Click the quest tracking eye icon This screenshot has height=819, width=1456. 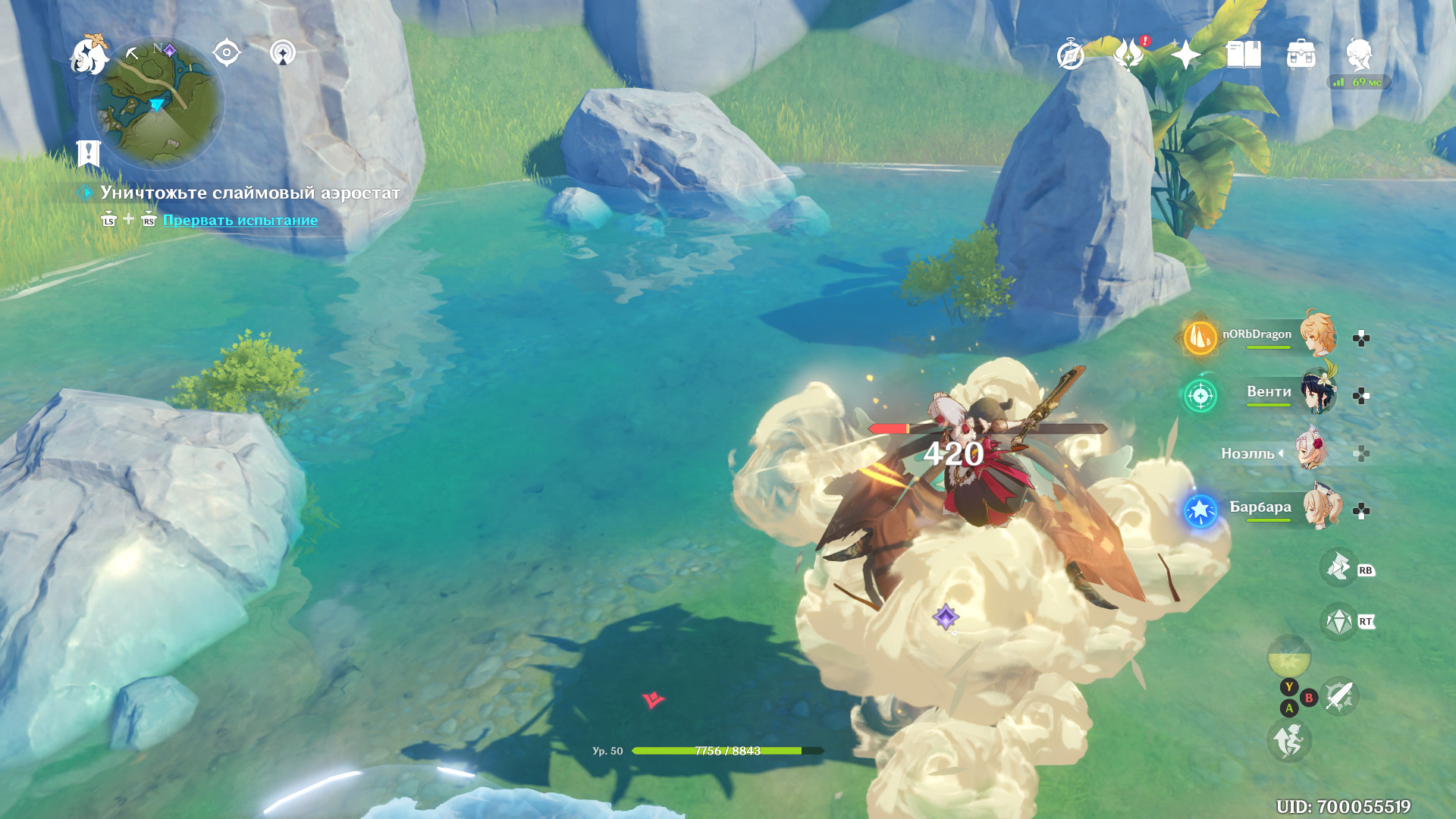[x=226, y=53]
